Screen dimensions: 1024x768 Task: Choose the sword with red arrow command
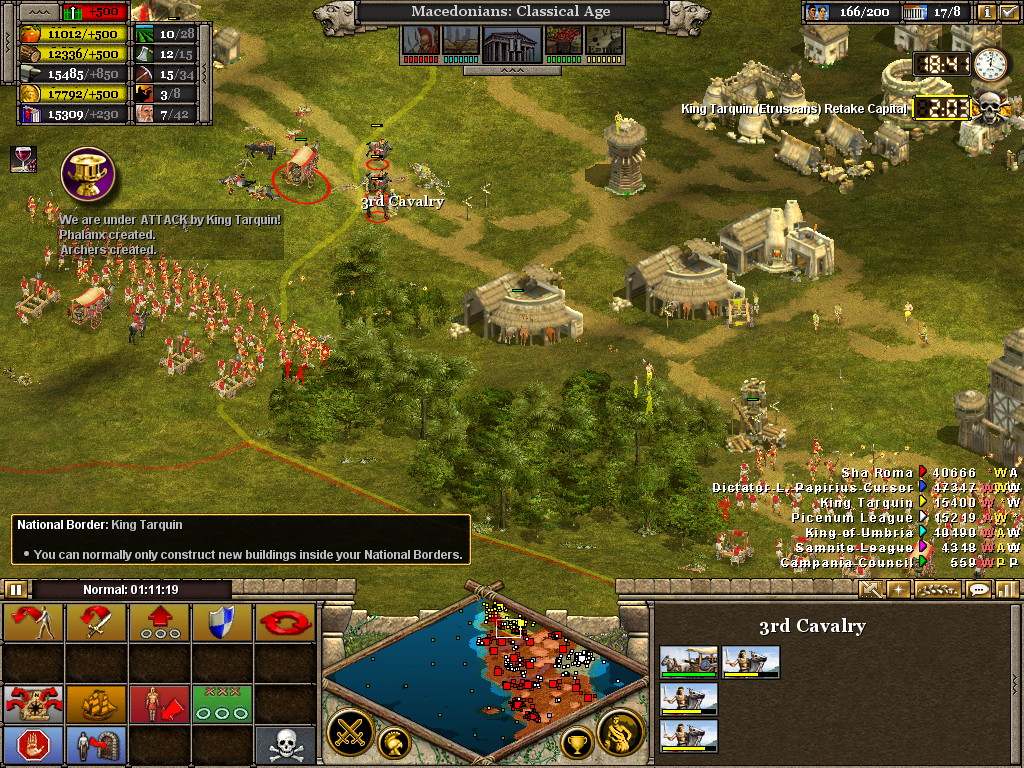[97, 622]
